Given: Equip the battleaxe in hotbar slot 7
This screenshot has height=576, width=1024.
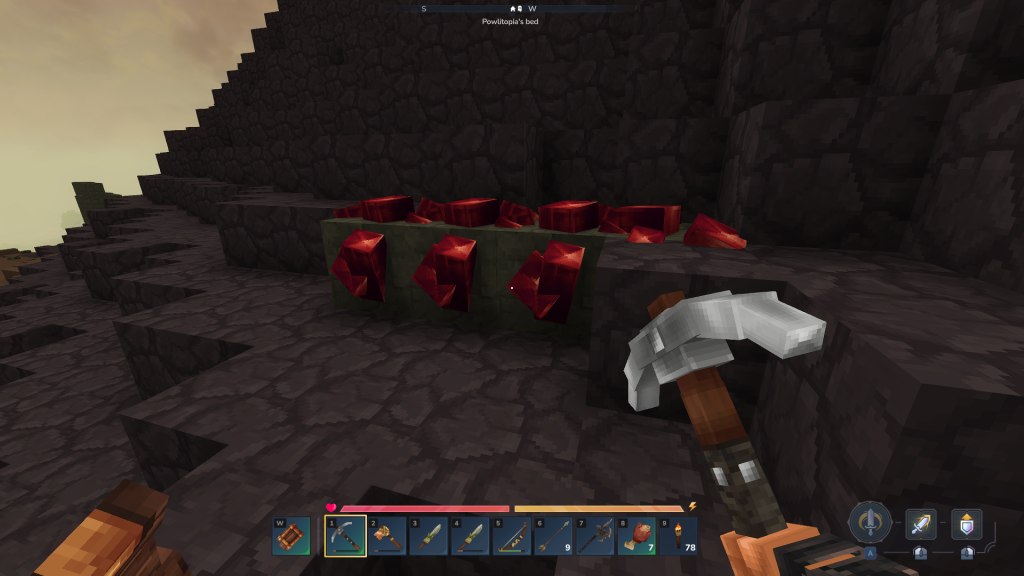Looking at the screenshot, I should (x=594, y=536).
